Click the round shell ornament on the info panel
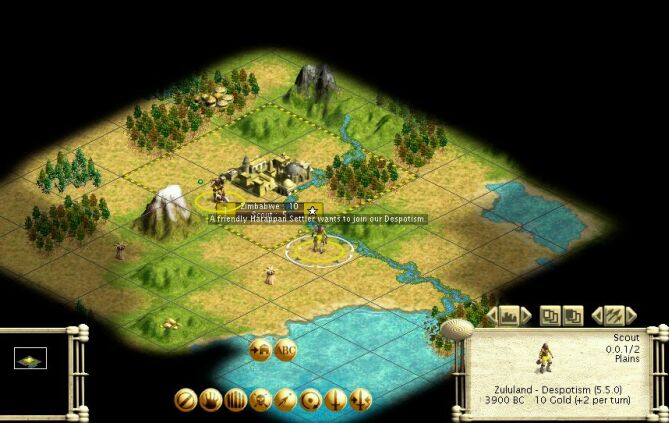Viewport: 669px width, 423px height. click(x=456, y=329)
